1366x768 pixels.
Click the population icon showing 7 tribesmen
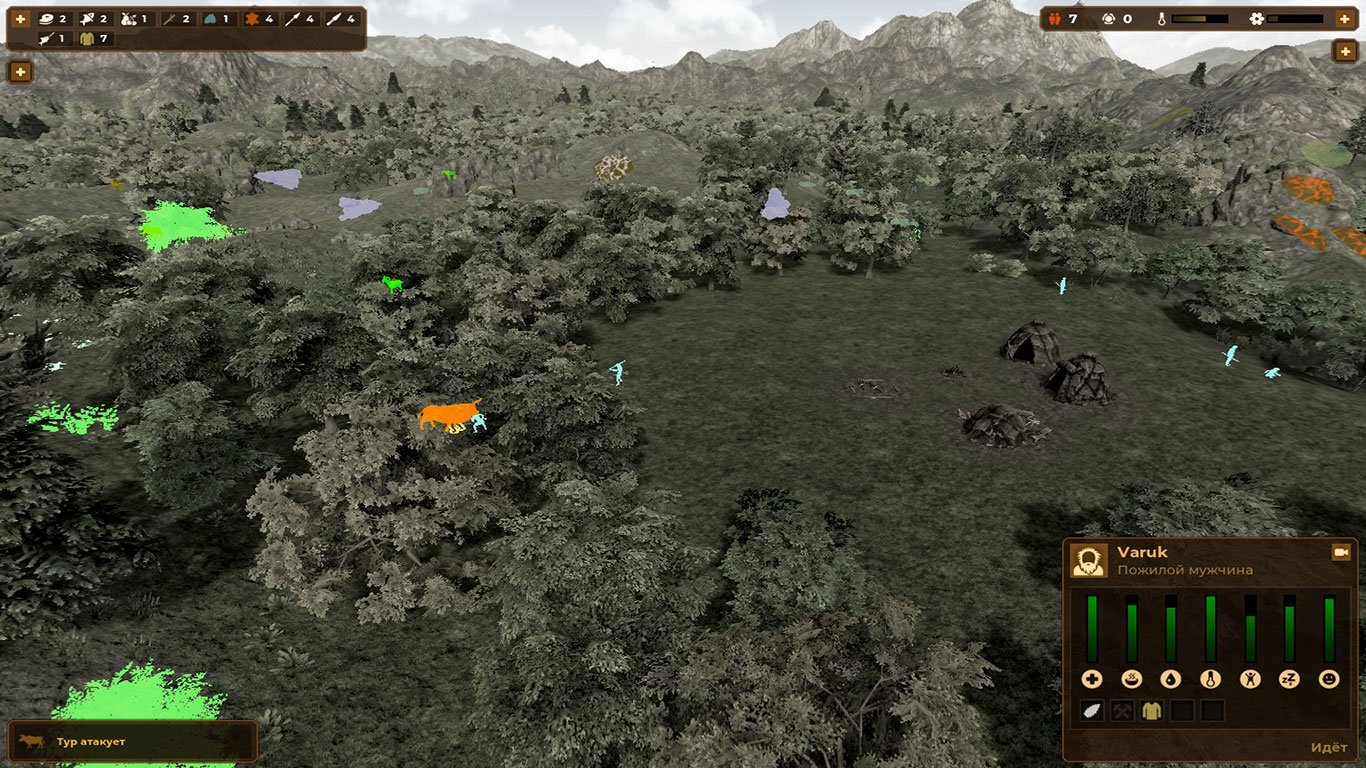[1055, 19]
